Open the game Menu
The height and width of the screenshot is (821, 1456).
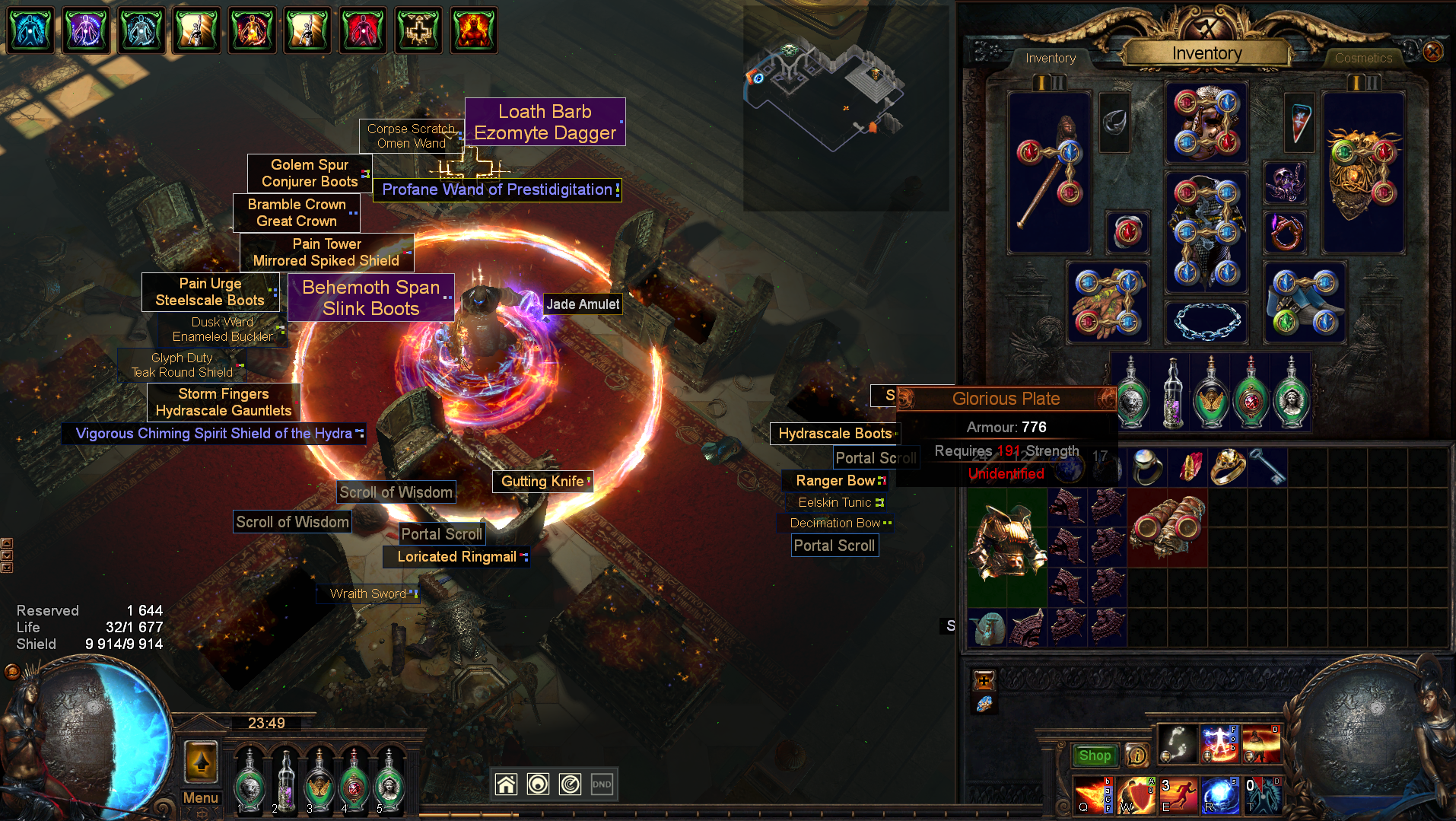(201, 797)
